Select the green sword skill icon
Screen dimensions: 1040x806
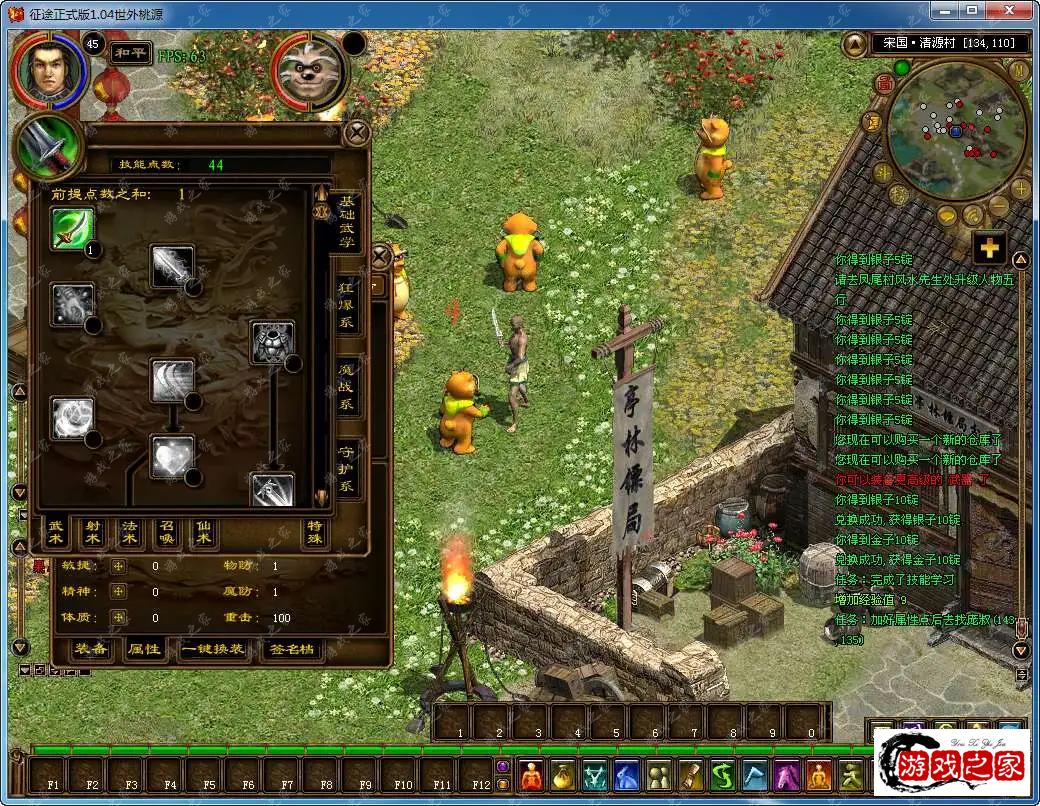[x=72, y=229]
